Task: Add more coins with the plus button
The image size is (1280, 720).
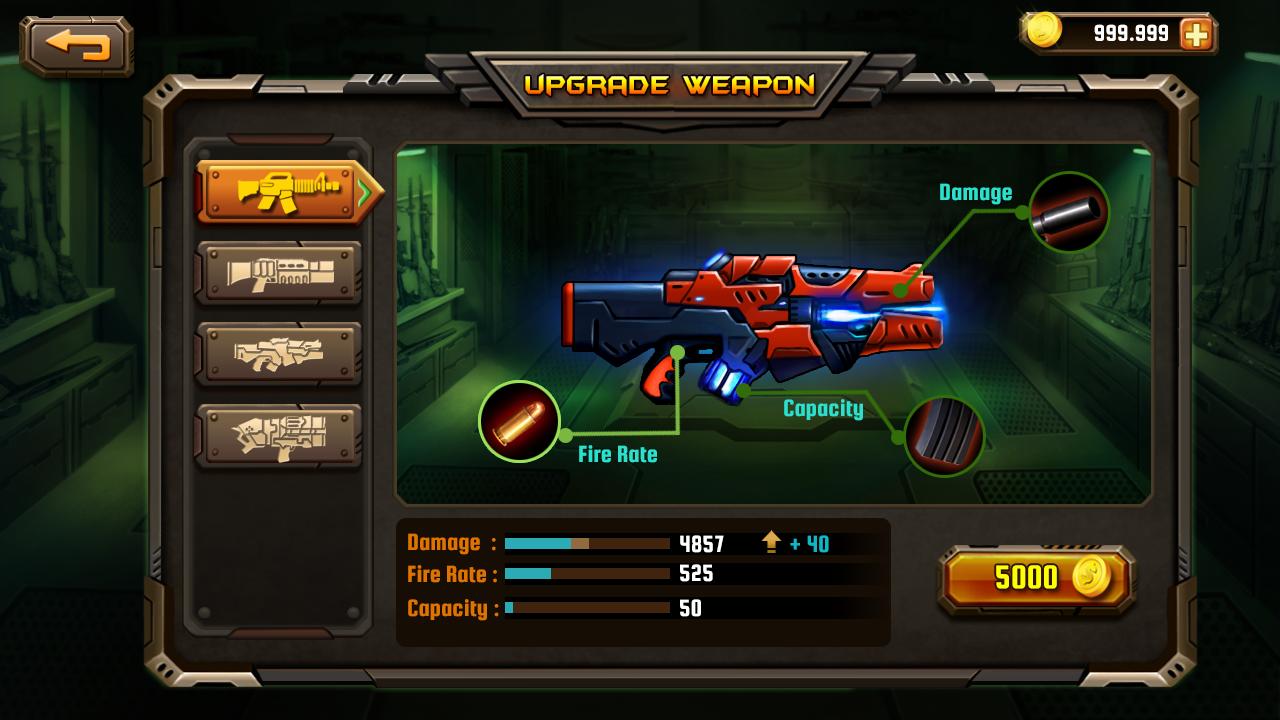Action: tap(1195, 35)
